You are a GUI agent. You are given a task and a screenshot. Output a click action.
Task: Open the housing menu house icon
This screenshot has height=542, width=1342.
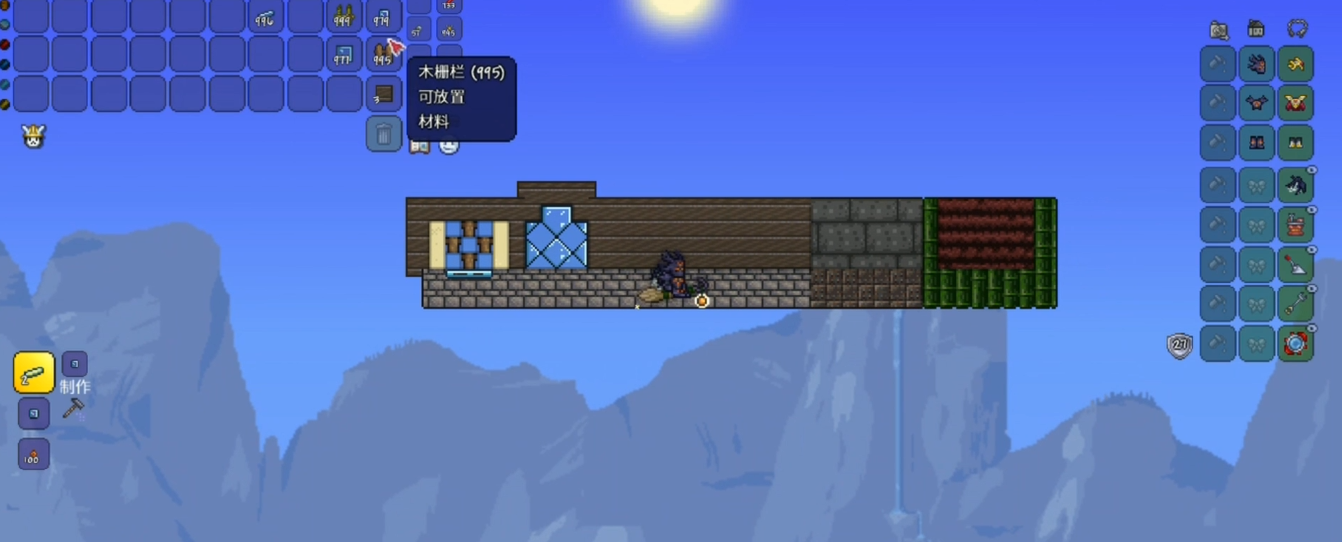coord(1256,29)
